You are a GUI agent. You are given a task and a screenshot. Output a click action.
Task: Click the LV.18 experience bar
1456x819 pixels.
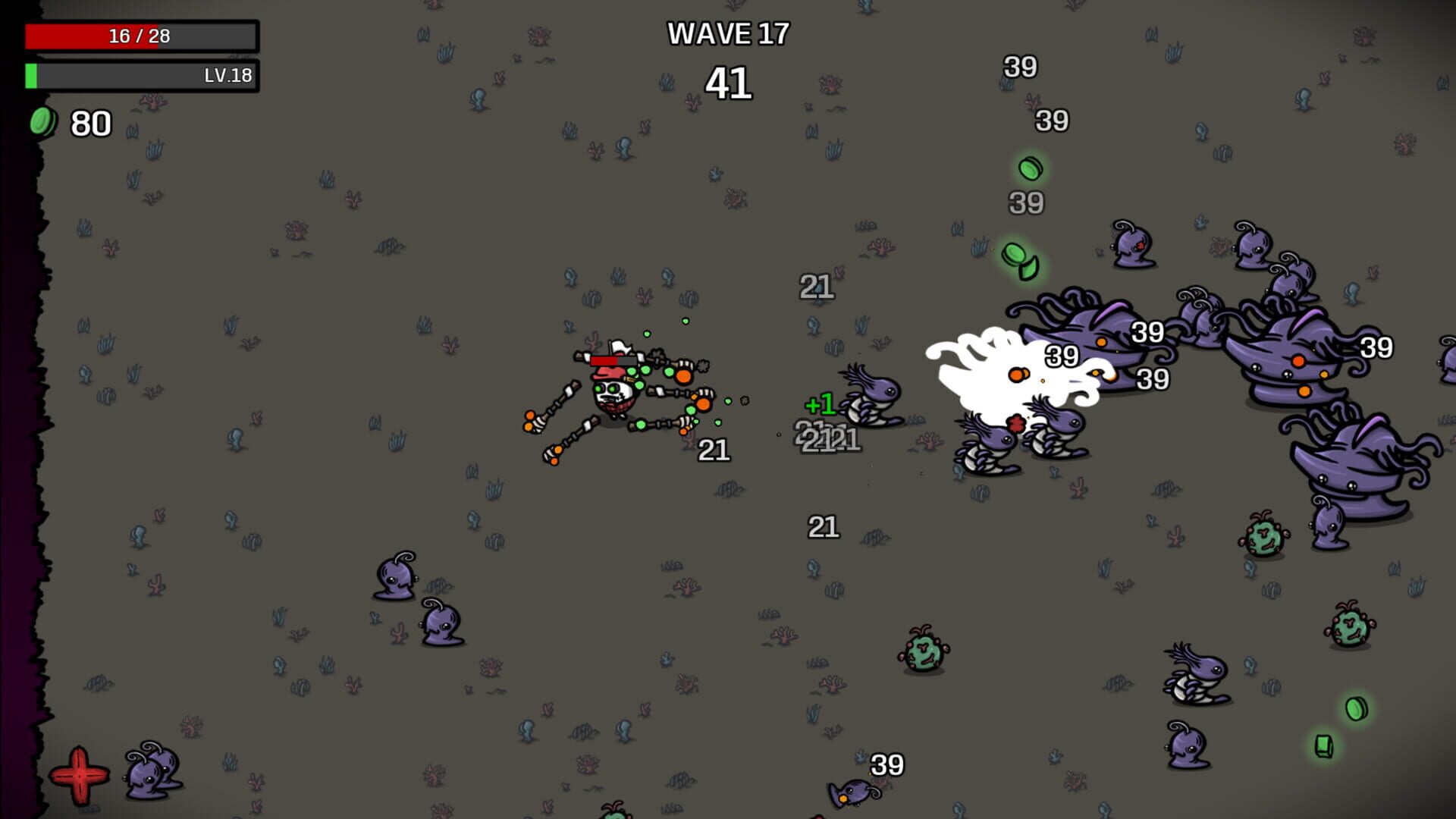(x=140, y=76)
